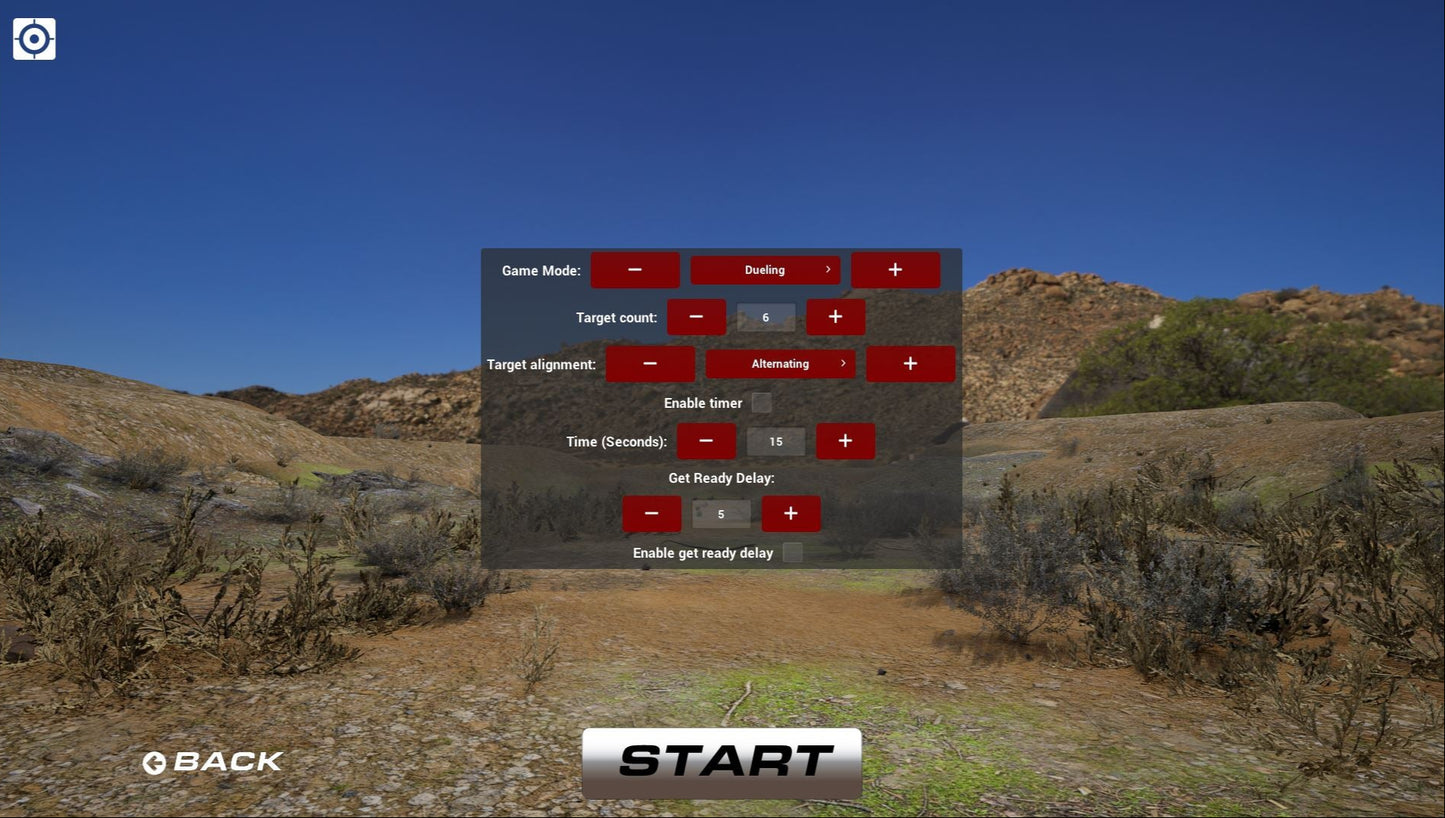Image resolution: width=1445 pixels, height=818 pixels.
Task: Click the time field showing 15
Action: pyautogui.click(x=775, y=440)
